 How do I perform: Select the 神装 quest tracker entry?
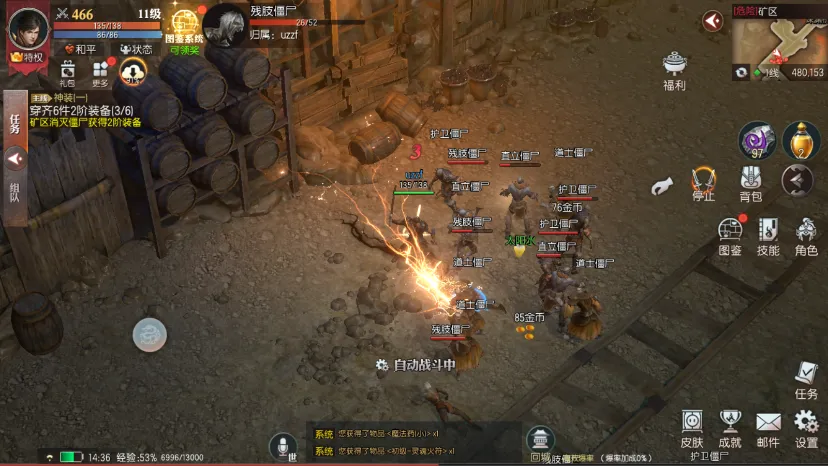coord(85,110)
